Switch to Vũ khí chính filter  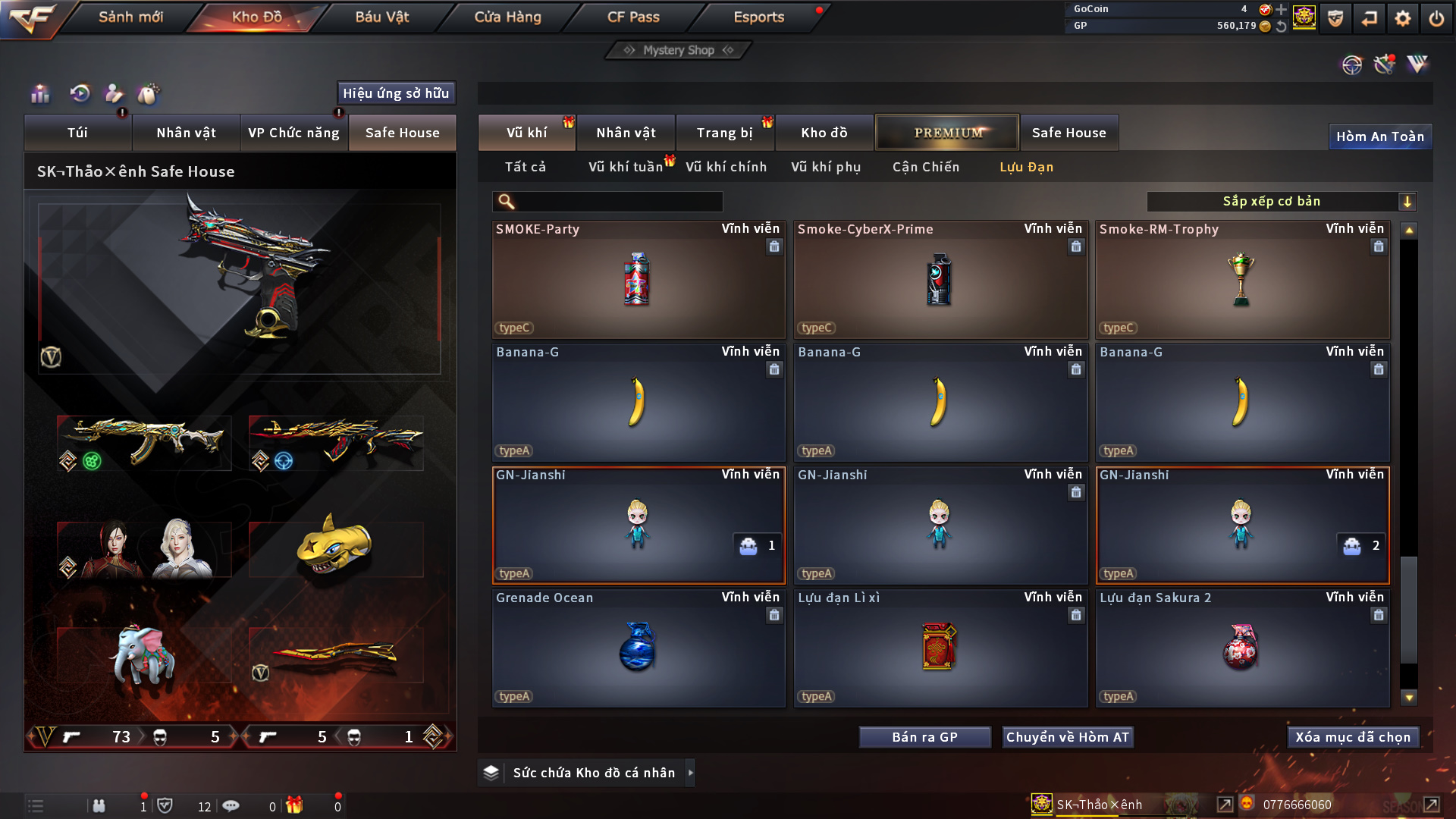[x=726, y=167]
